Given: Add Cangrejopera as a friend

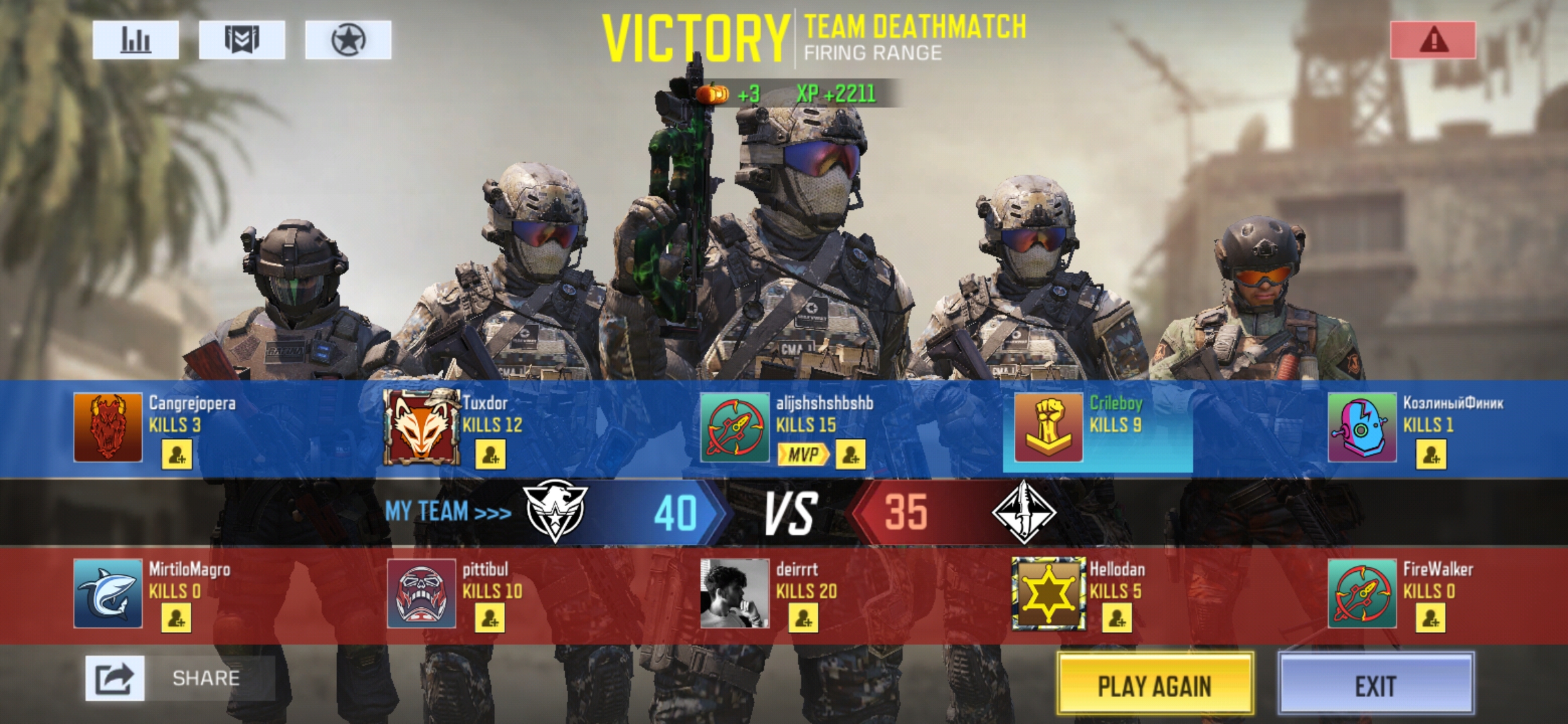Looking at the screenshot, I should point(177,455).
